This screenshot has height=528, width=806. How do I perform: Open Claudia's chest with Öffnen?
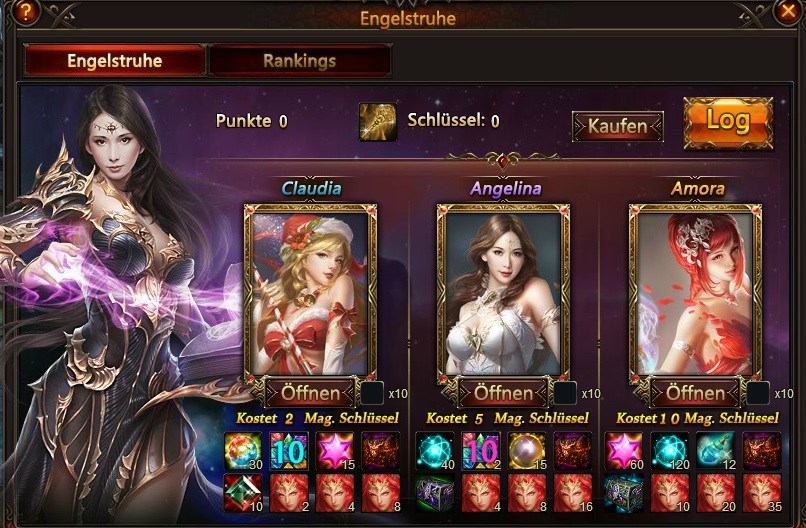pyautogui.click(x=310, y=392)
